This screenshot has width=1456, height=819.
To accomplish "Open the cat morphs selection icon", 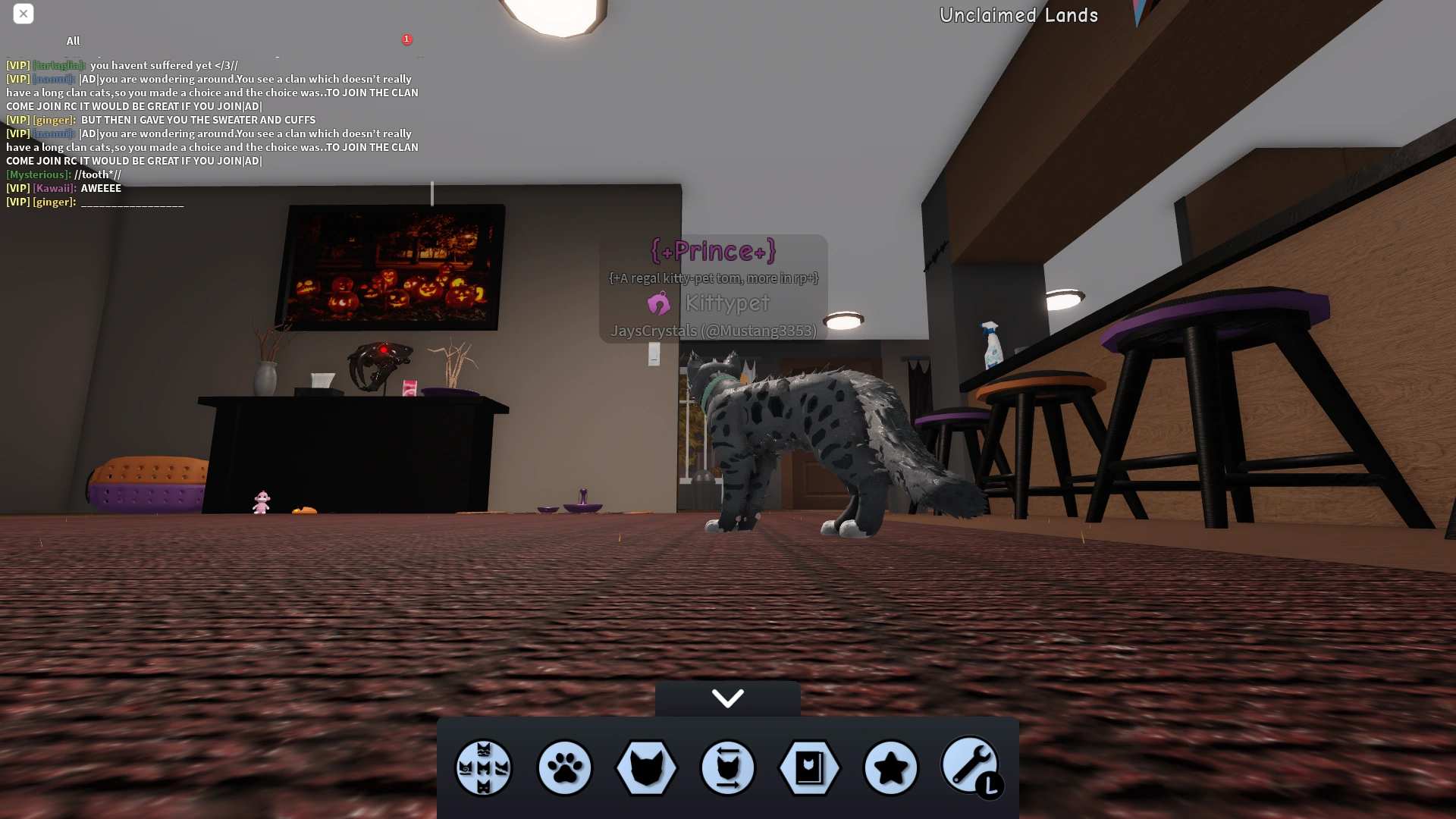I will 483,768.
